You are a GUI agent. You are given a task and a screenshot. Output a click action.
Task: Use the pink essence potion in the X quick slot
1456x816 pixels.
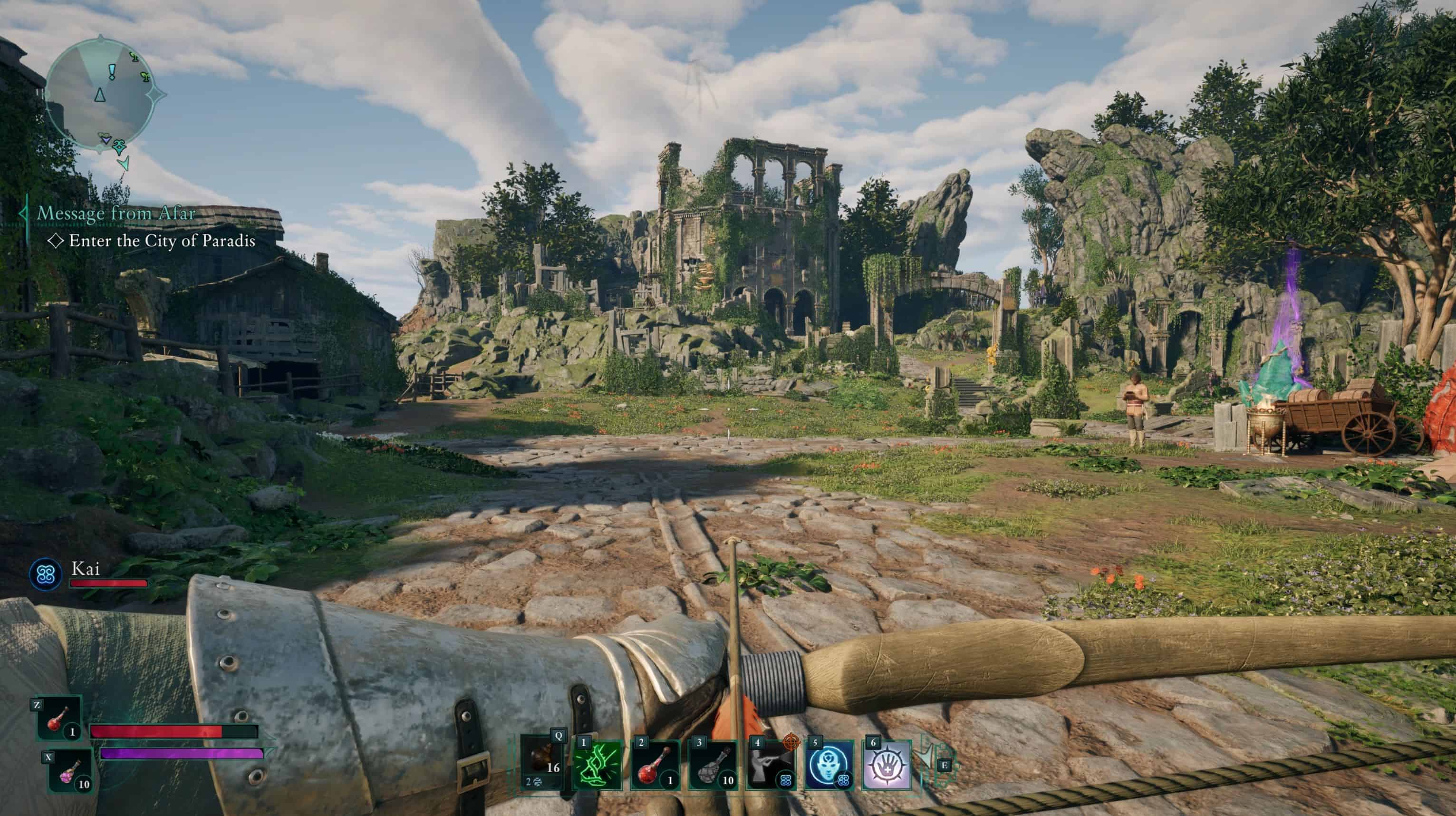click(70, 771)
